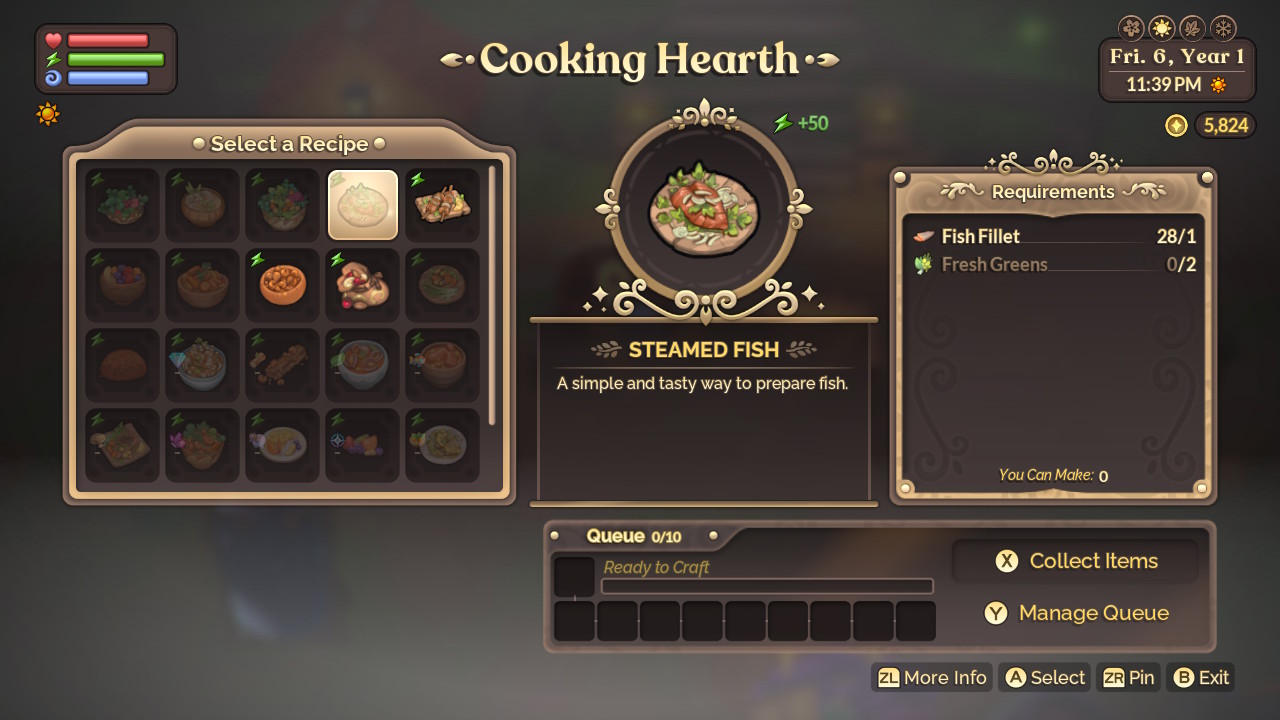Viewport: 1280px width, 720px height.
Task: Collect Items from the cooking queue
Action: [x=1075, y=561]
